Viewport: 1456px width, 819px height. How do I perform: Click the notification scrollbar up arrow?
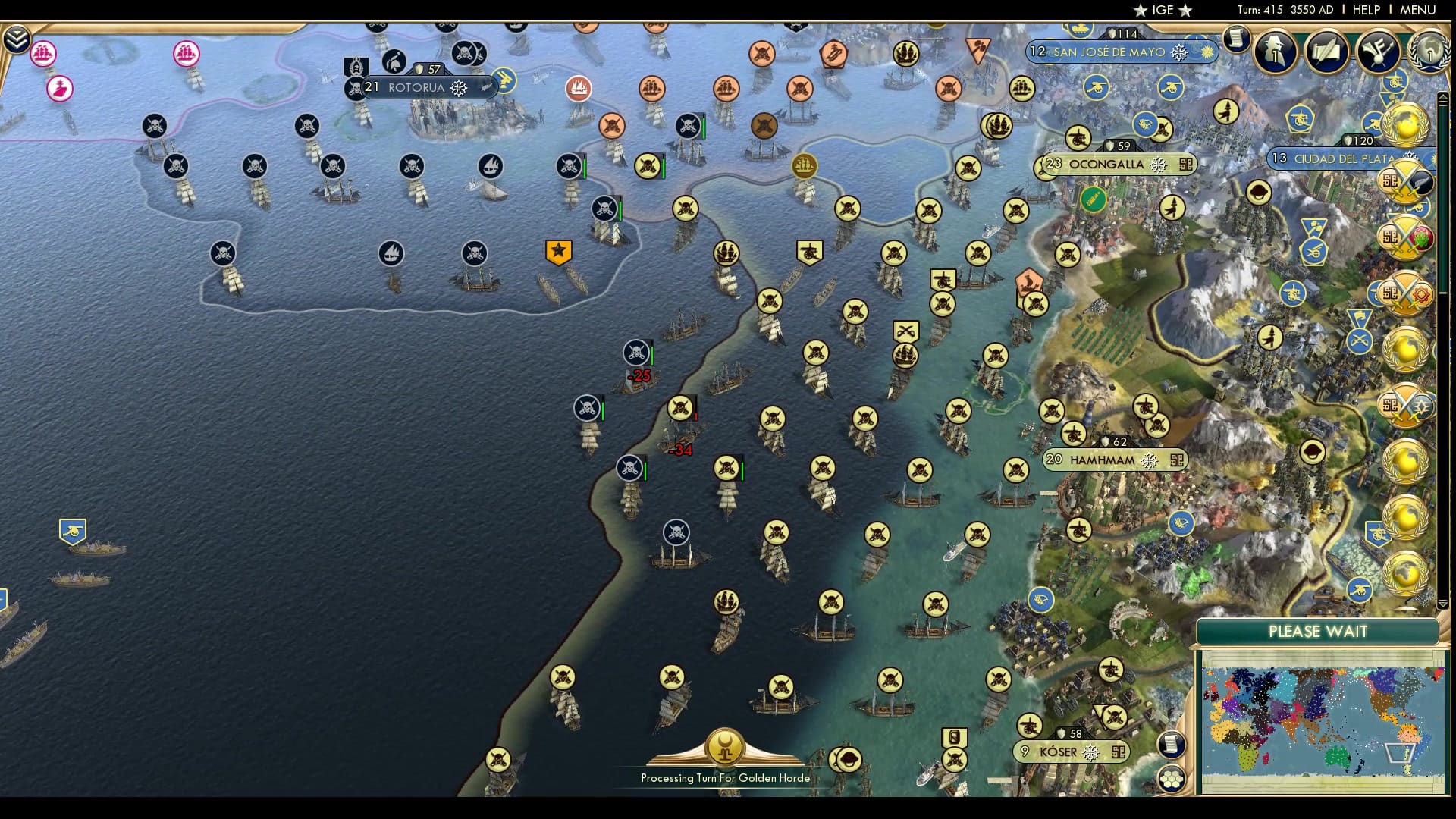click(x=1443, y=97)
